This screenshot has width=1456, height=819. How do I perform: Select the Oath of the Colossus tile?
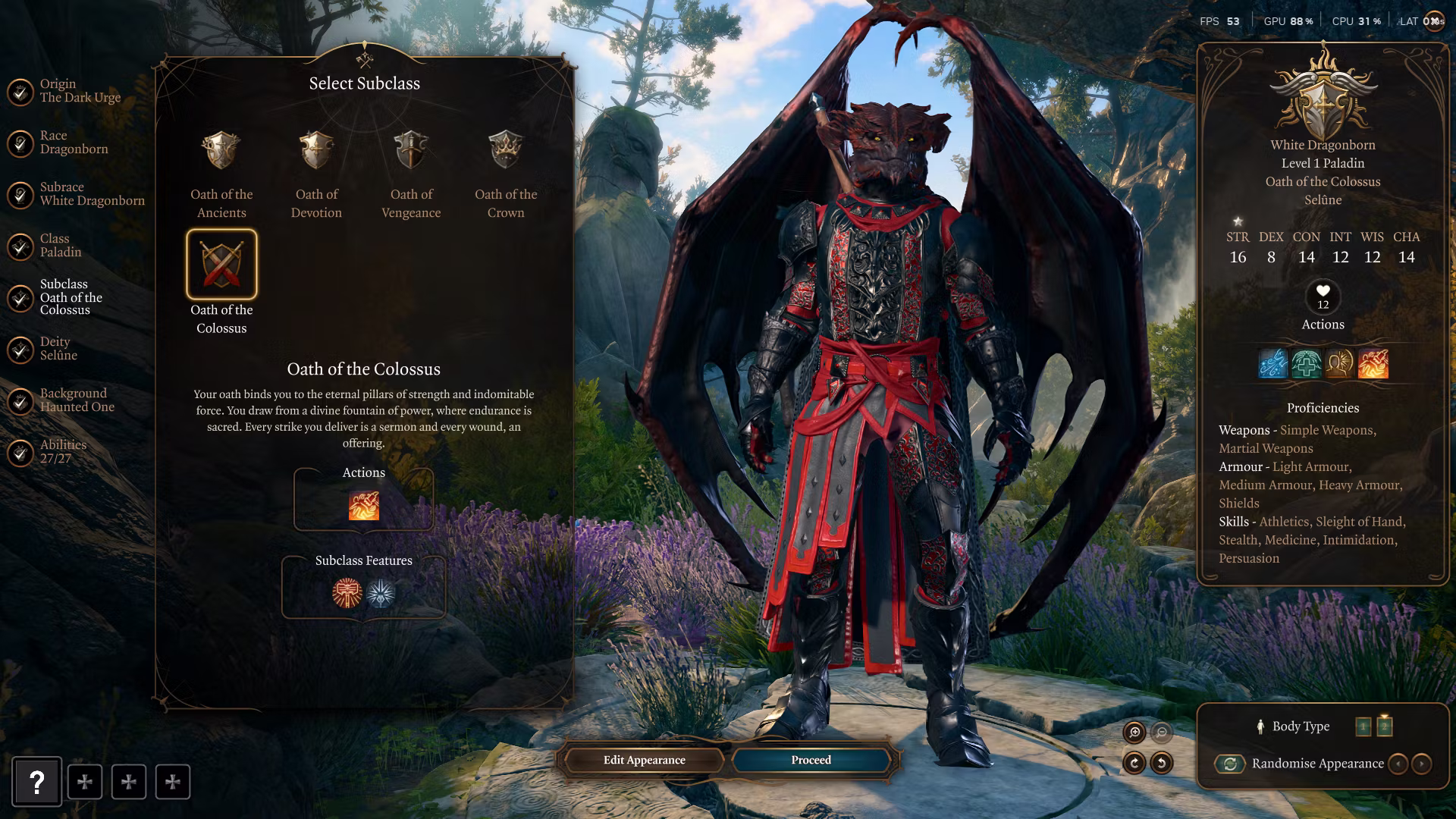coord(221,265)
